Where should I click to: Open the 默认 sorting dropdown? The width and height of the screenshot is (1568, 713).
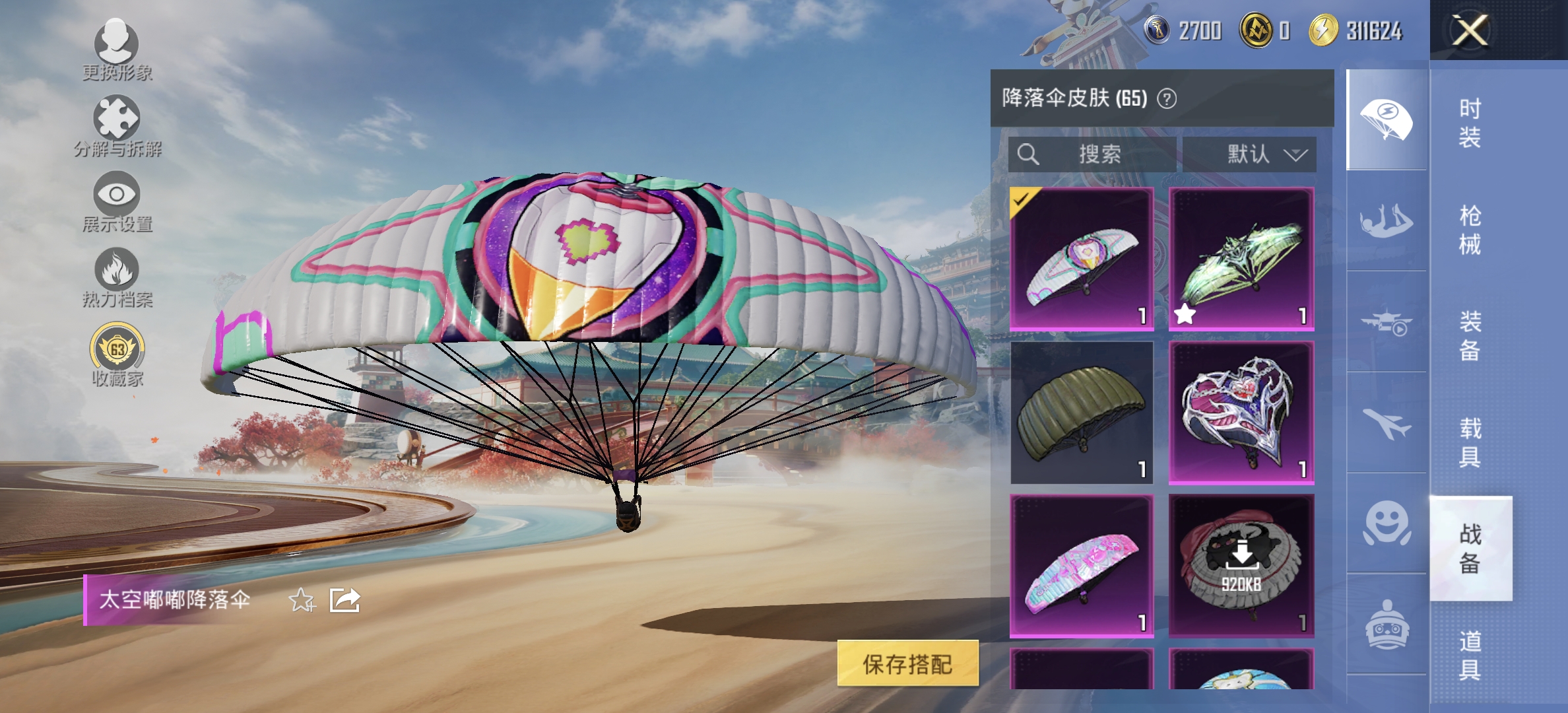(1251, 155)
